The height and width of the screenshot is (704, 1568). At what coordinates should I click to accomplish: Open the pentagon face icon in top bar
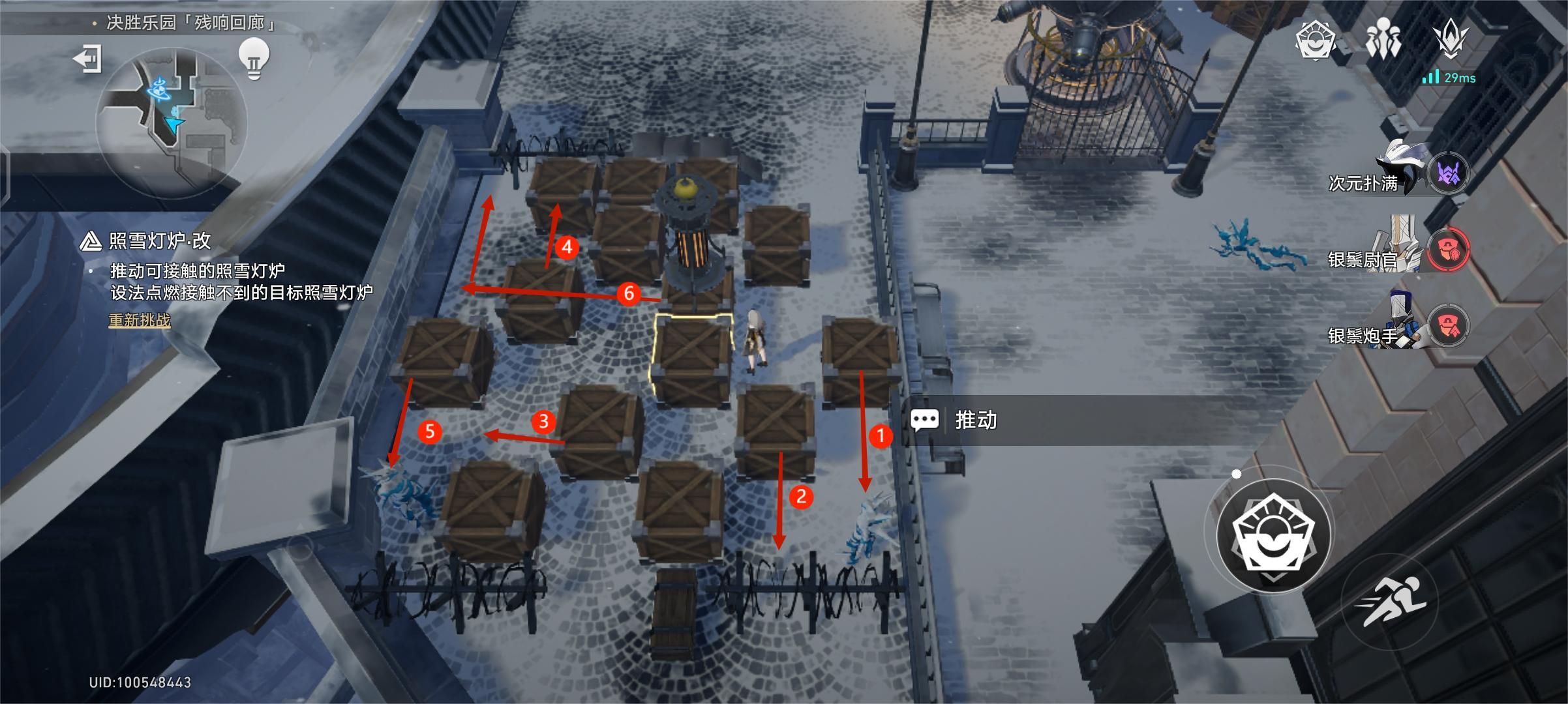(1315, 40)
